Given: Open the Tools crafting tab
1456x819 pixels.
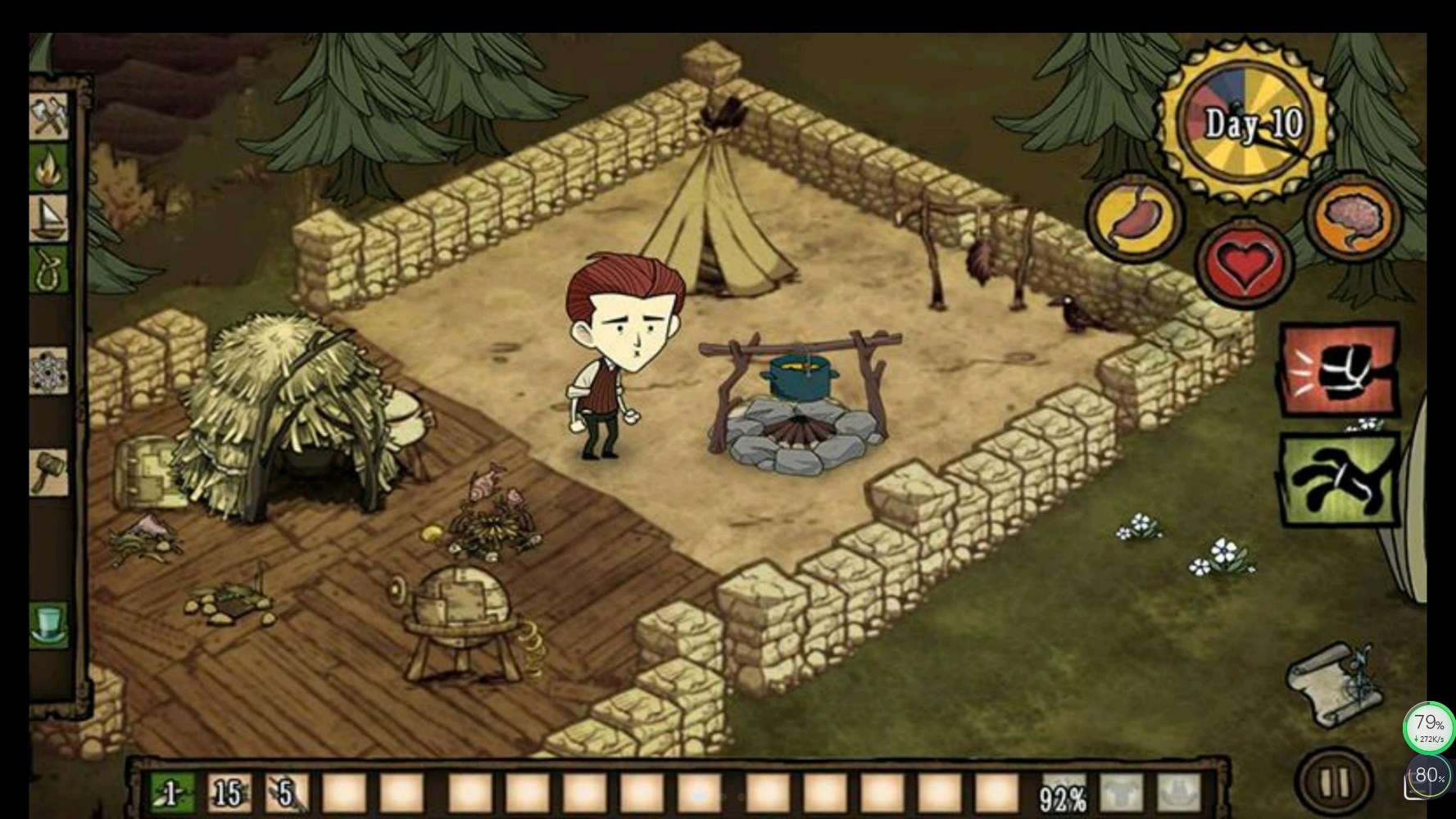Looking at the screenshot, I should (x=49, y=117).
